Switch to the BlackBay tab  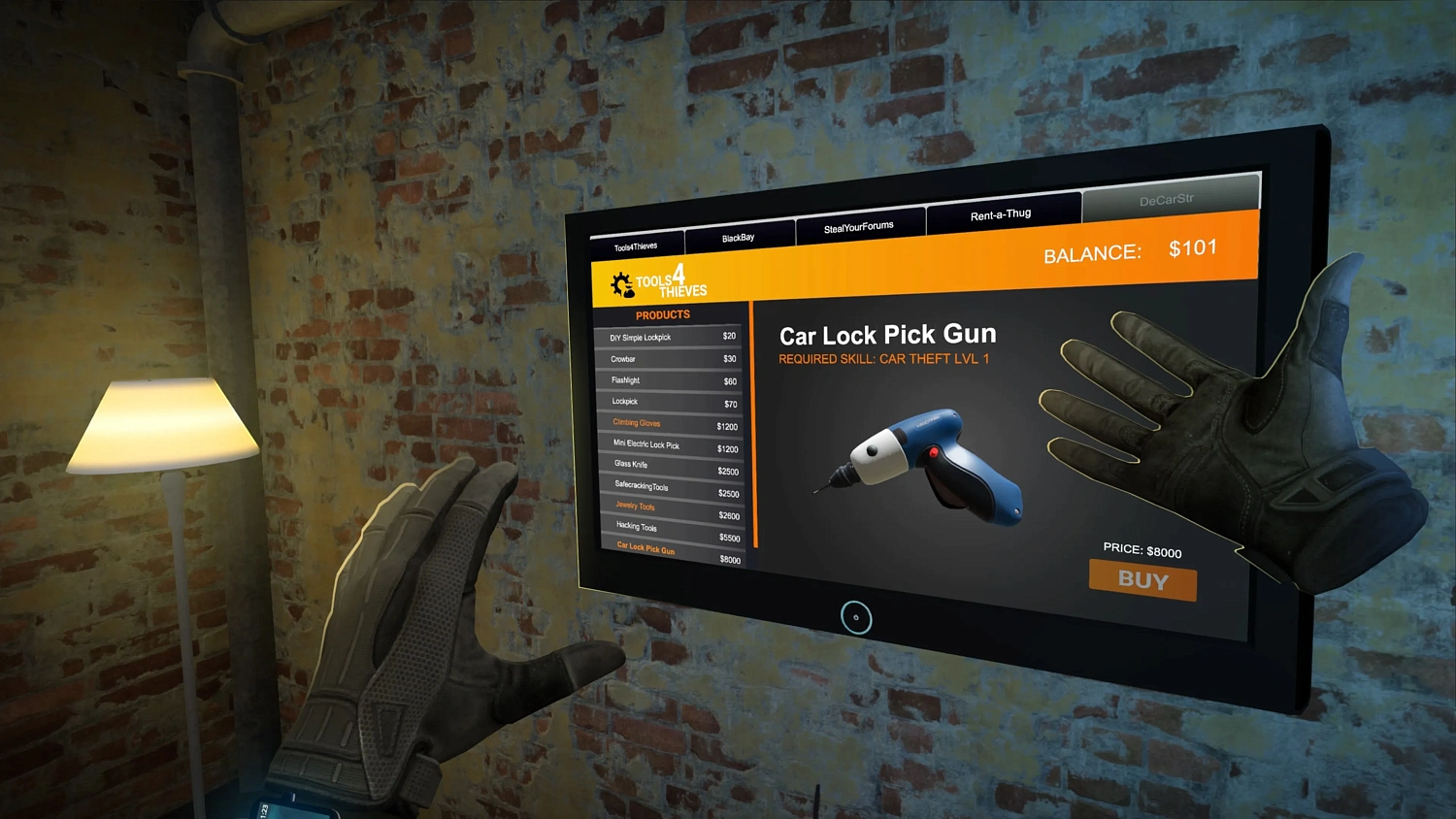point(740,236)
